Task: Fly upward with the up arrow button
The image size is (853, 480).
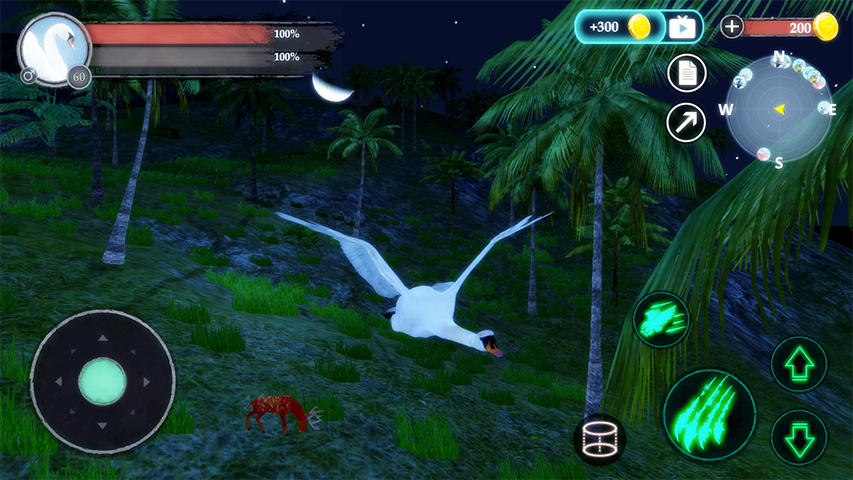Action: click(799, 364)
